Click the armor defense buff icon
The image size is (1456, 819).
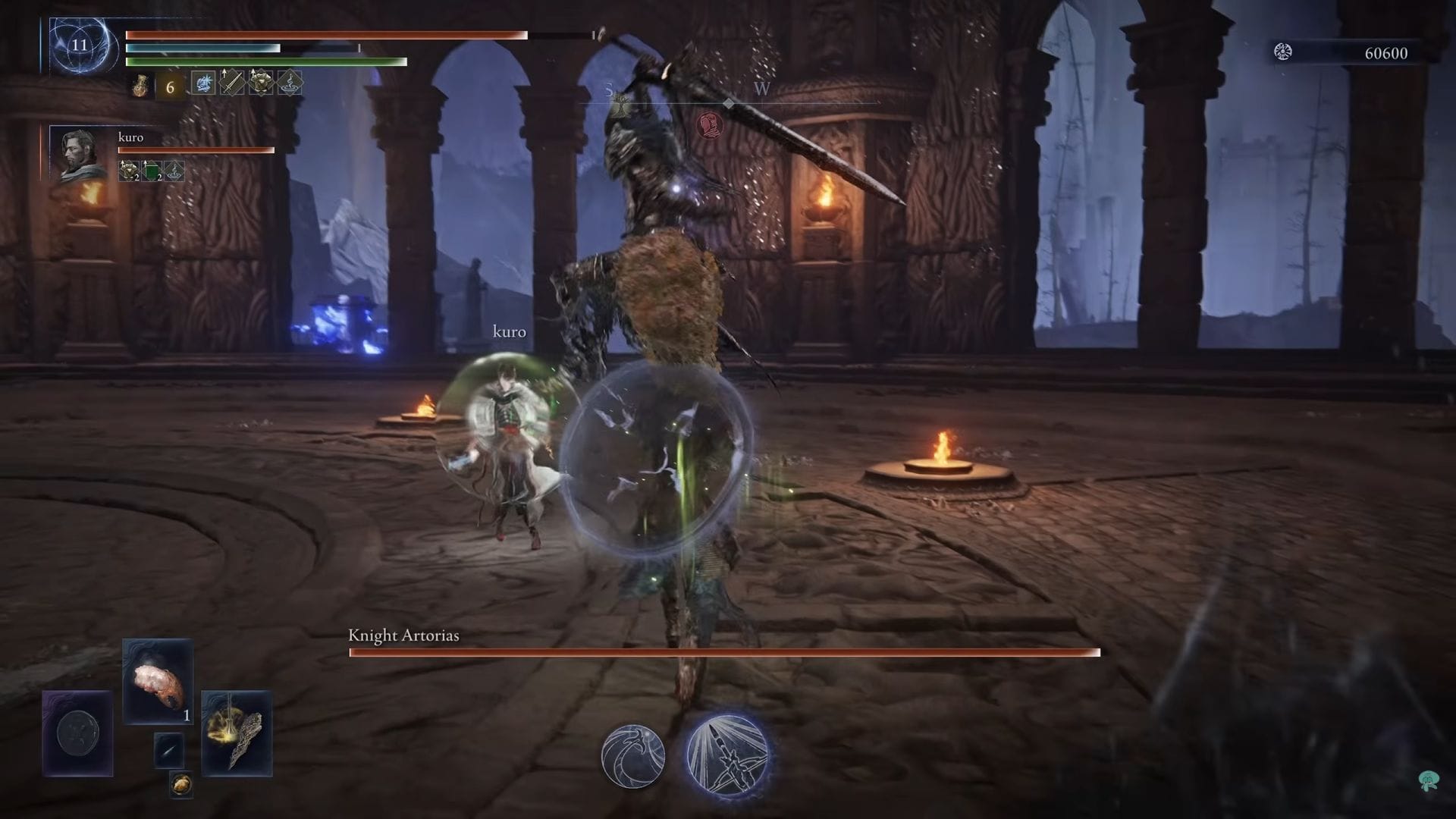(x=261, y=83)
